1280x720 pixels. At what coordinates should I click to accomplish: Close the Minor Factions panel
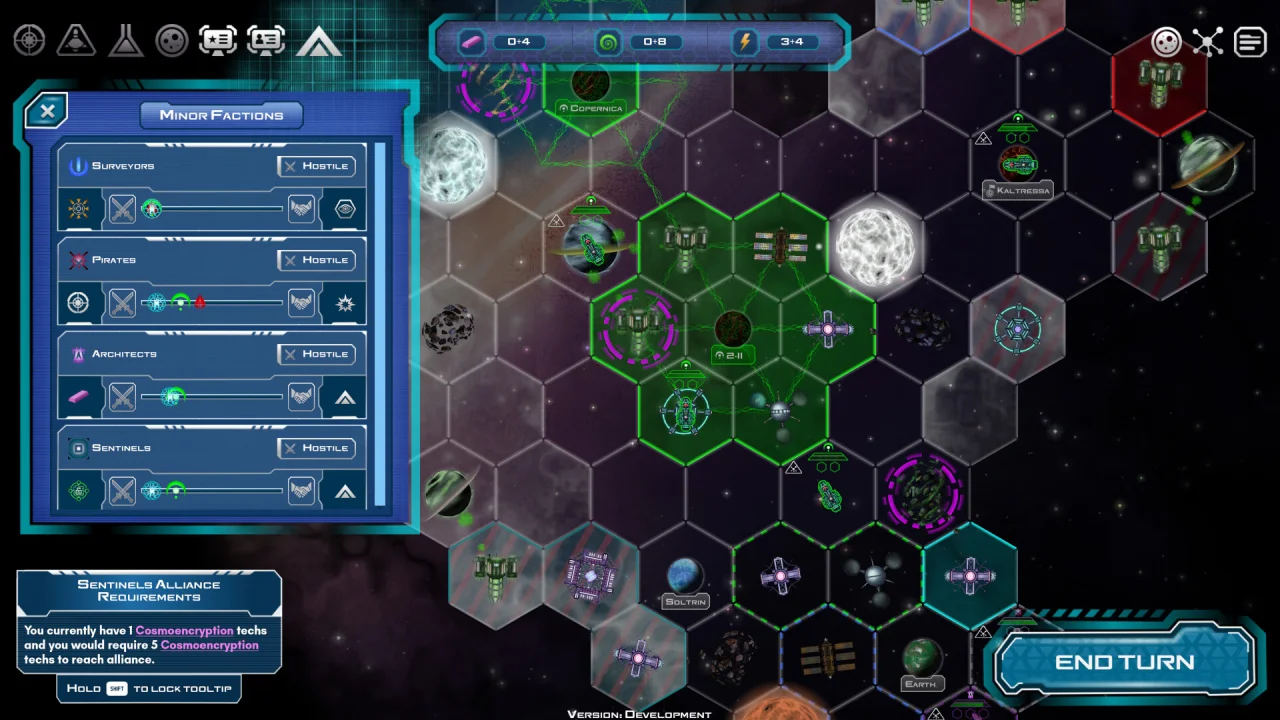(x=47, y=110)
